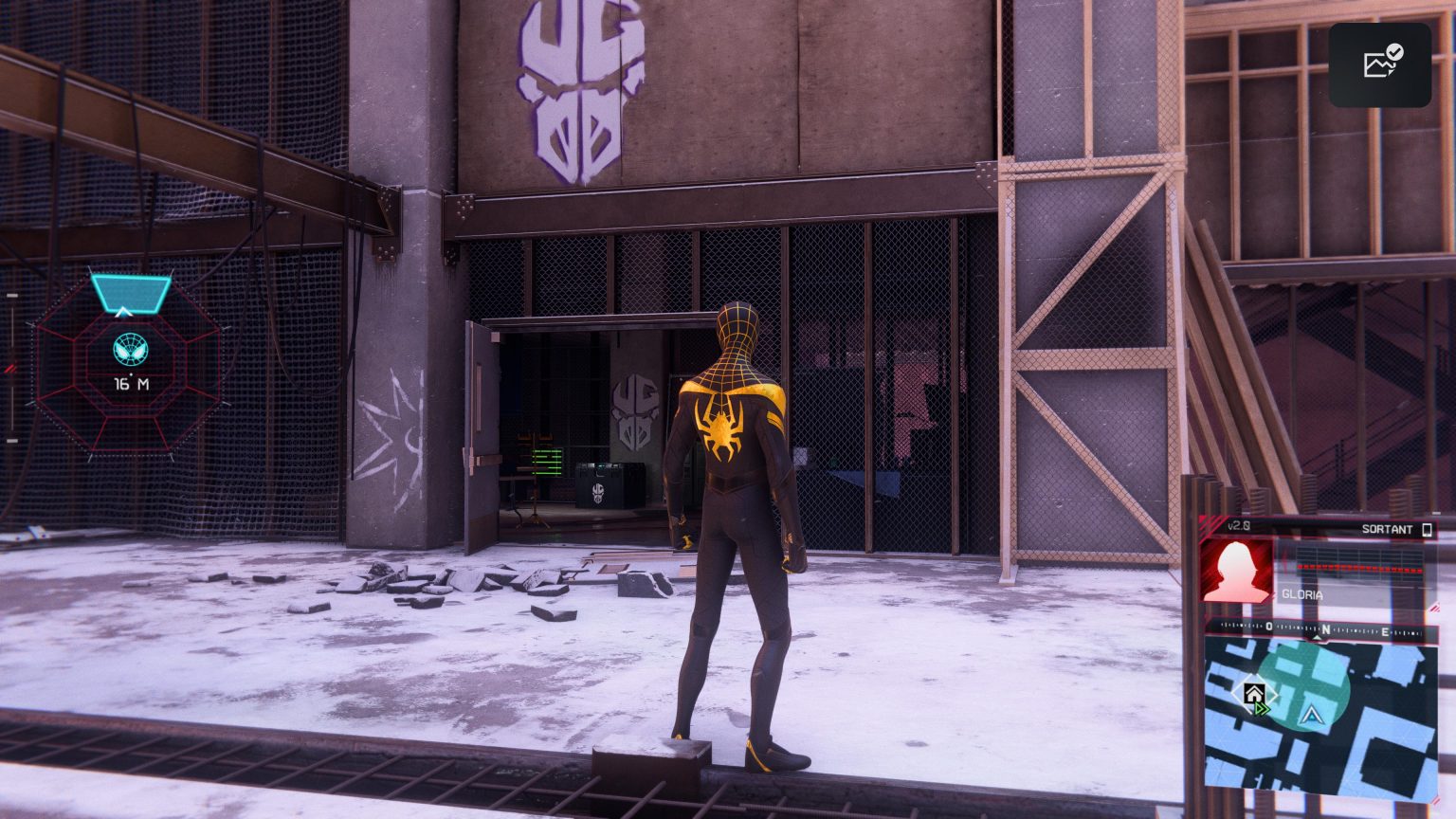The height and width of the screenshot is (819, 1456).
Task: Click the screenshot saved notification icon
Action: tap(1379, 62)
